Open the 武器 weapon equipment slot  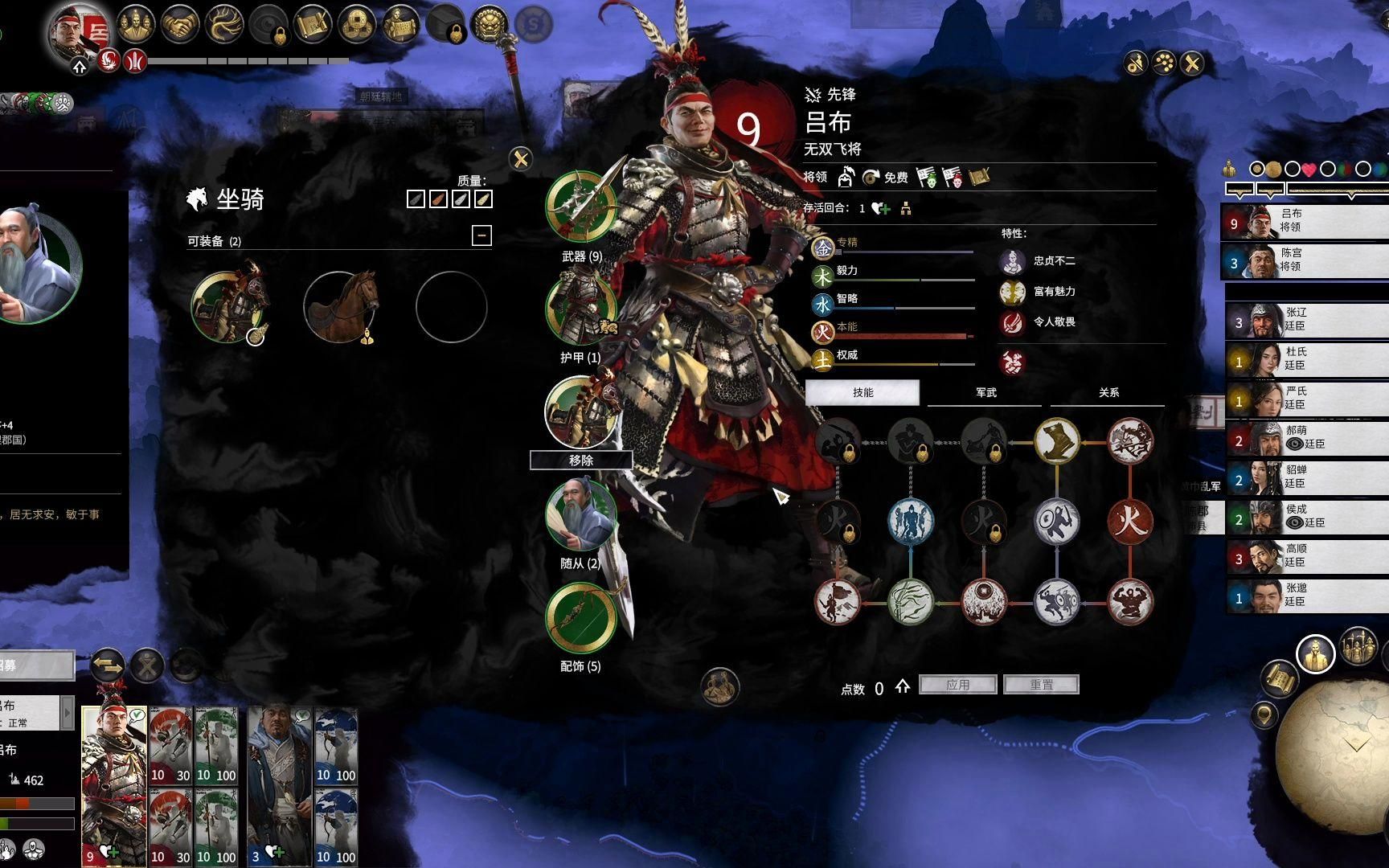[x=580, y=207]
